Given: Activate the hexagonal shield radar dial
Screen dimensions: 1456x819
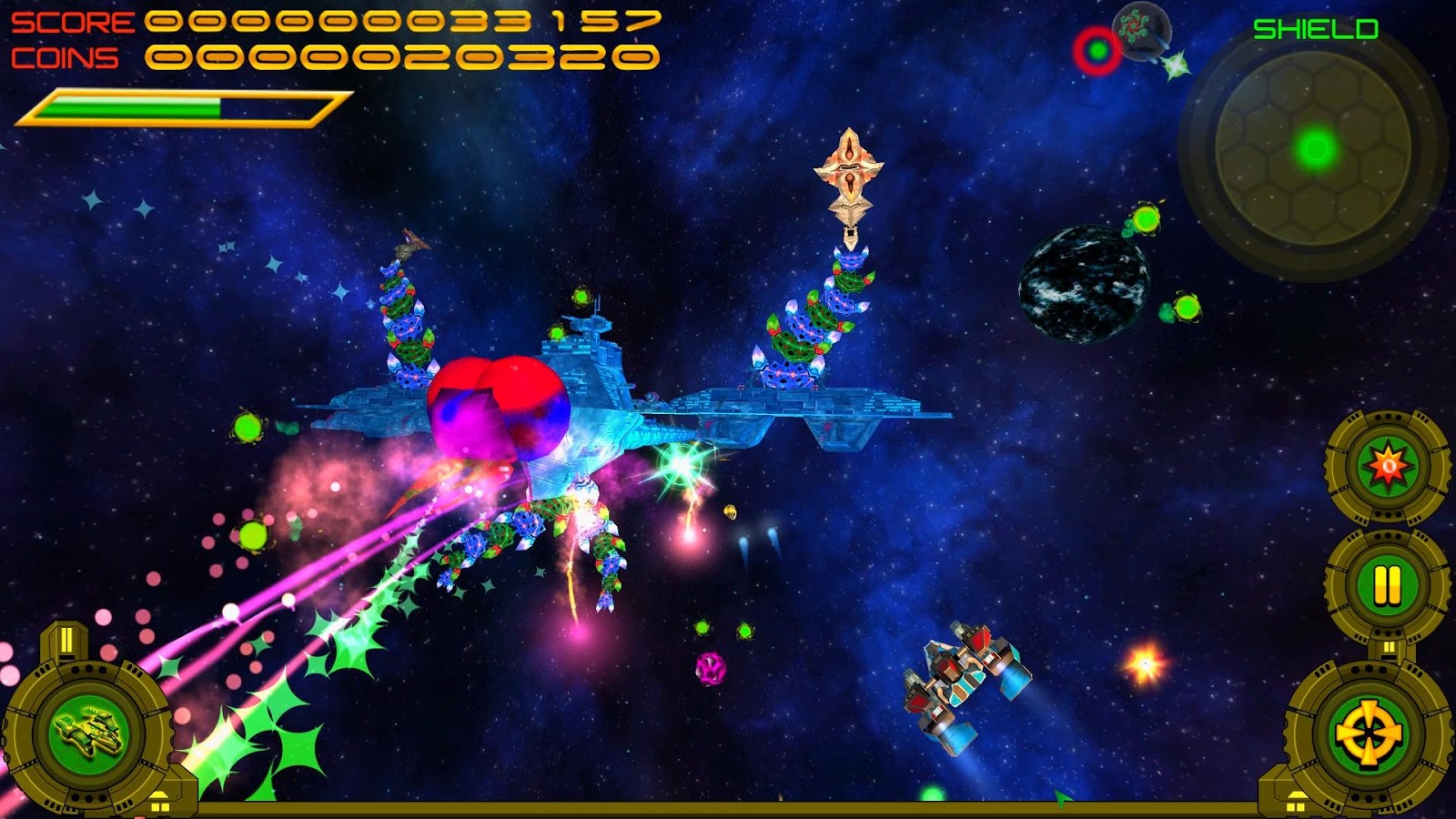Looking at the screenshot, I should [x=1314, y=148].
